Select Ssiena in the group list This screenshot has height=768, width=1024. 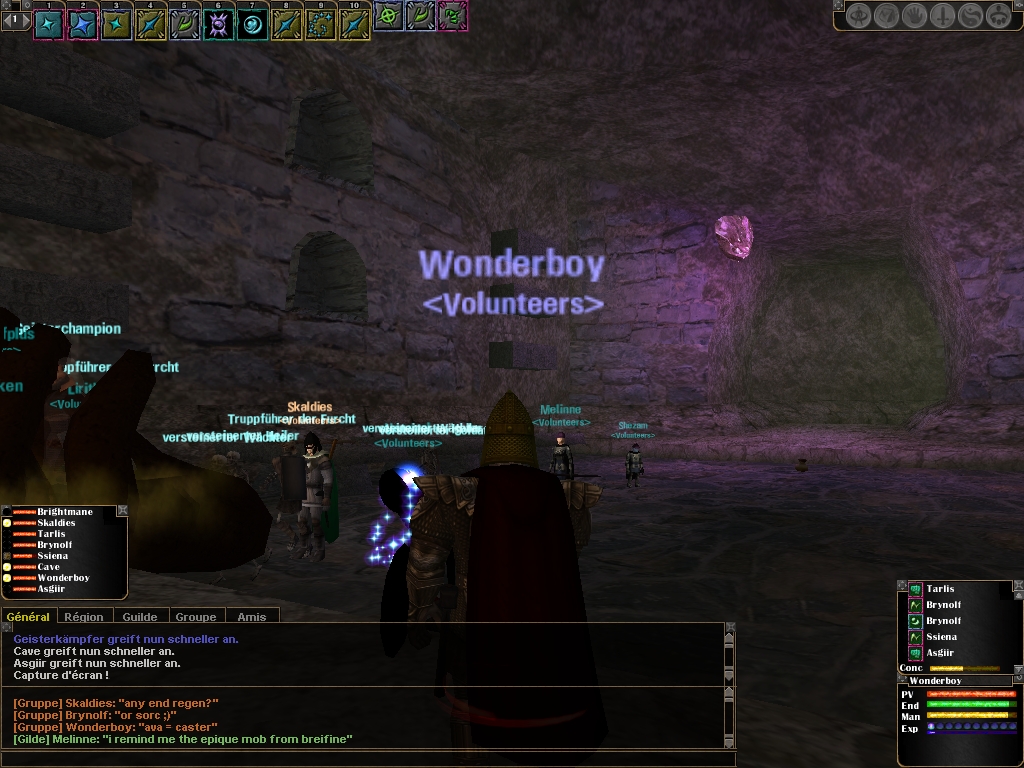click(x=52, y=556)
